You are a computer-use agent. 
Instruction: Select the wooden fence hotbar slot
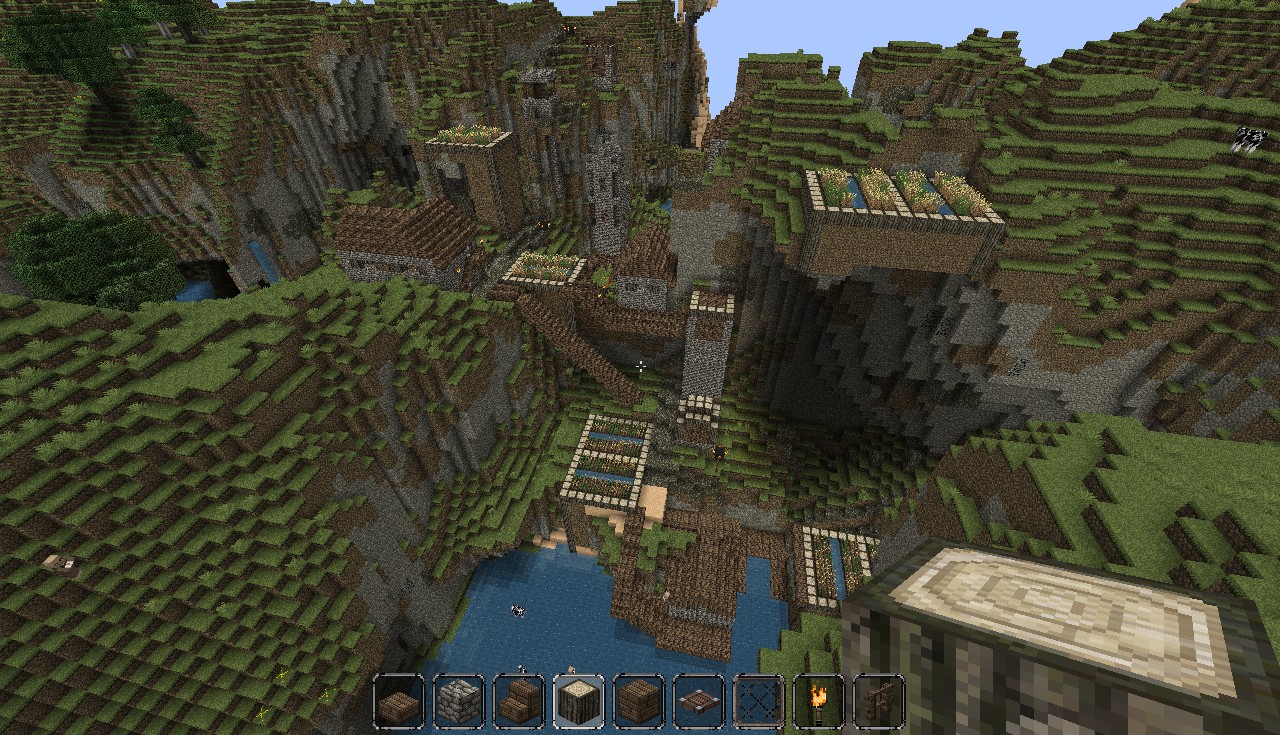point(878,702)
